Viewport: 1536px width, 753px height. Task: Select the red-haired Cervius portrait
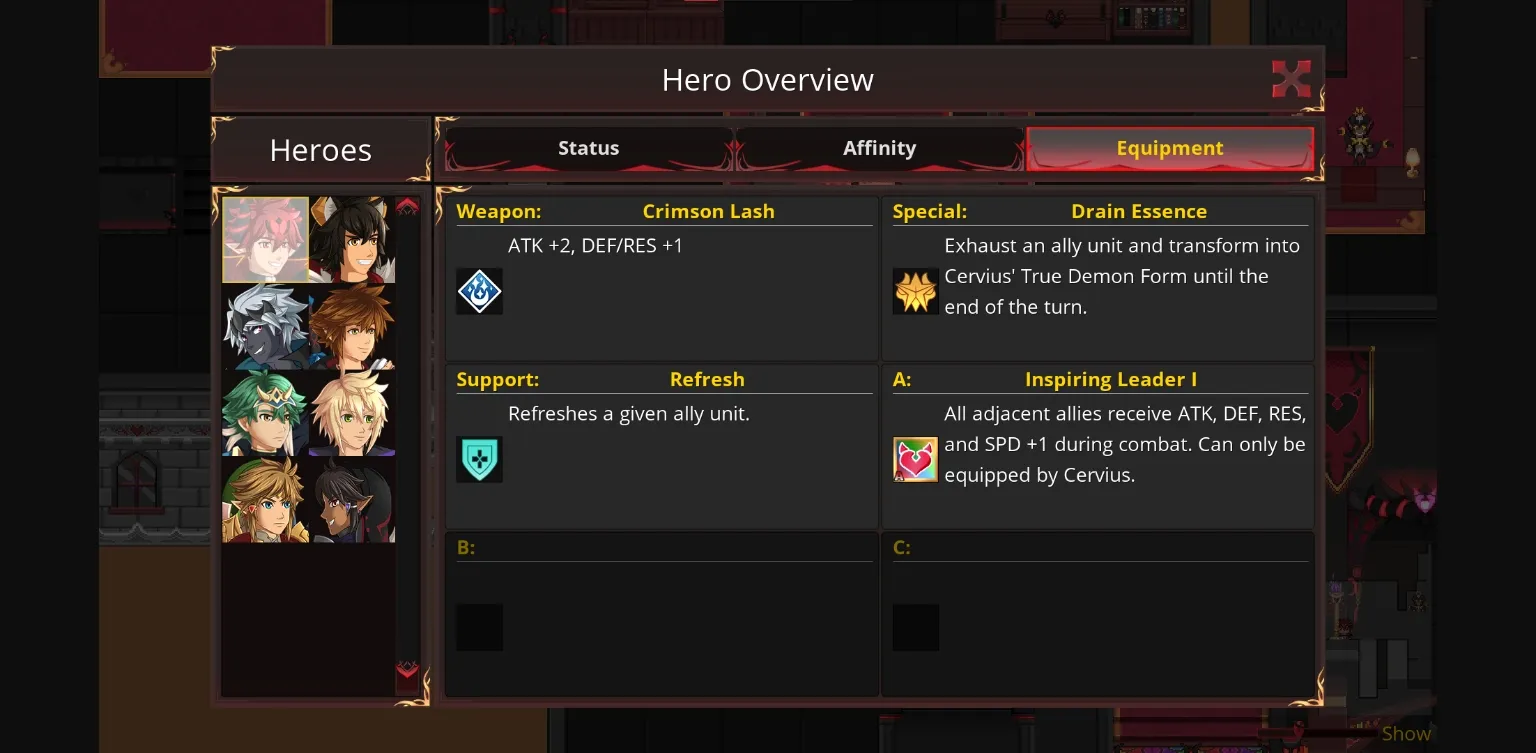click(265, 239)
